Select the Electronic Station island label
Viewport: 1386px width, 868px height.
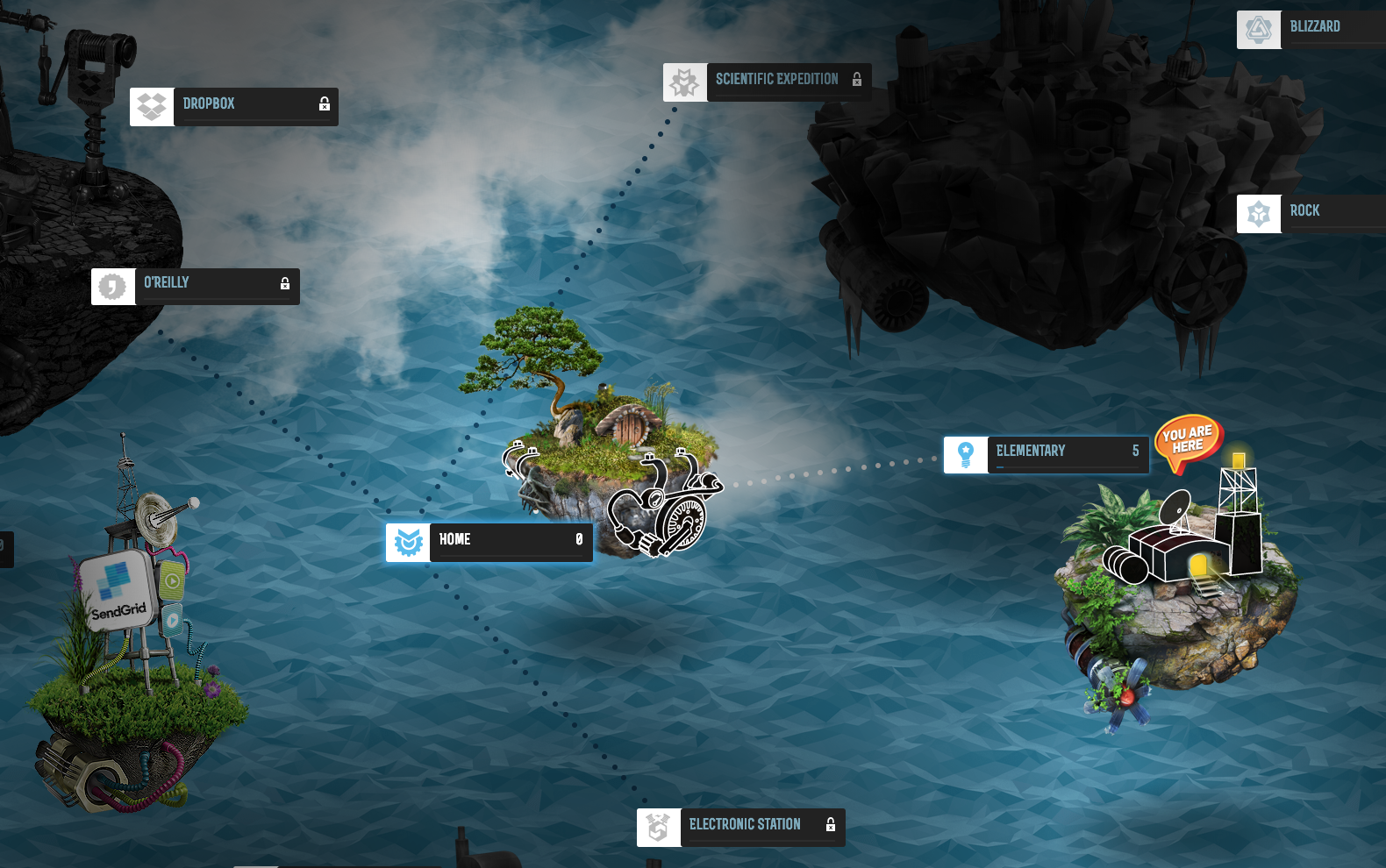[x=741, y=827]
